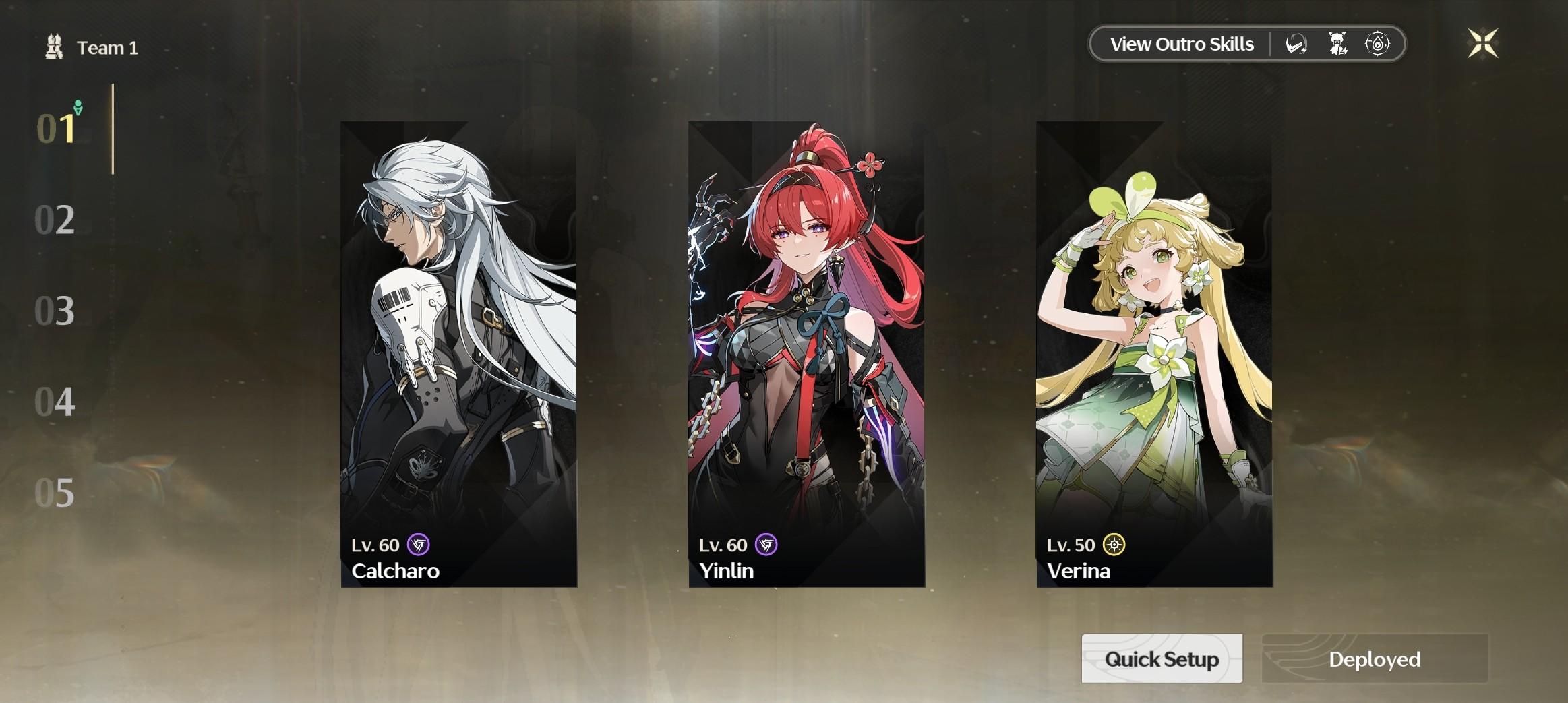Click the Deployed button

1375,659
